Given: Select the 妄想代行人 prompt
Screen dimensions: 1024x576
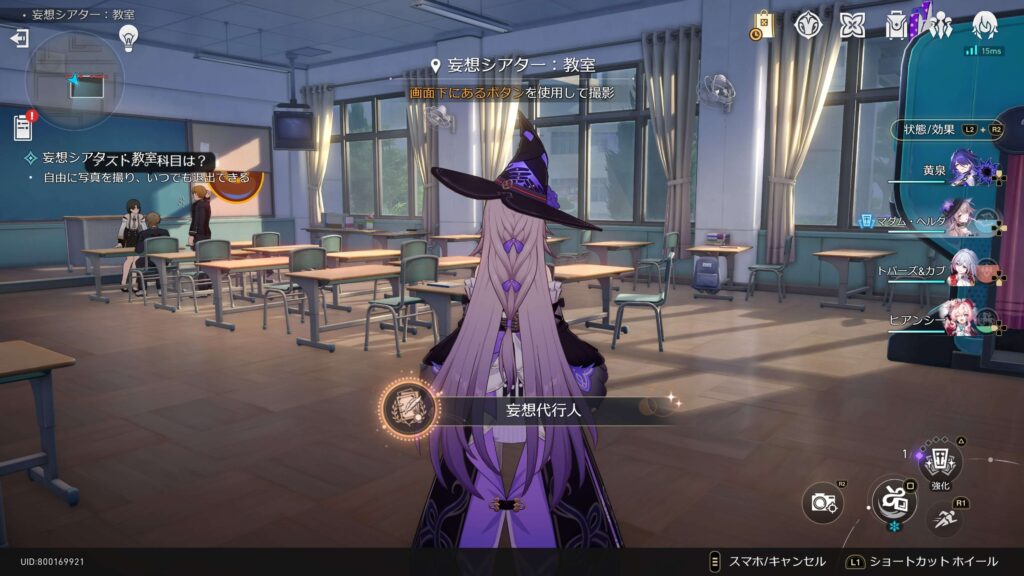Looking at the screenshot, I should click(530, 410).
